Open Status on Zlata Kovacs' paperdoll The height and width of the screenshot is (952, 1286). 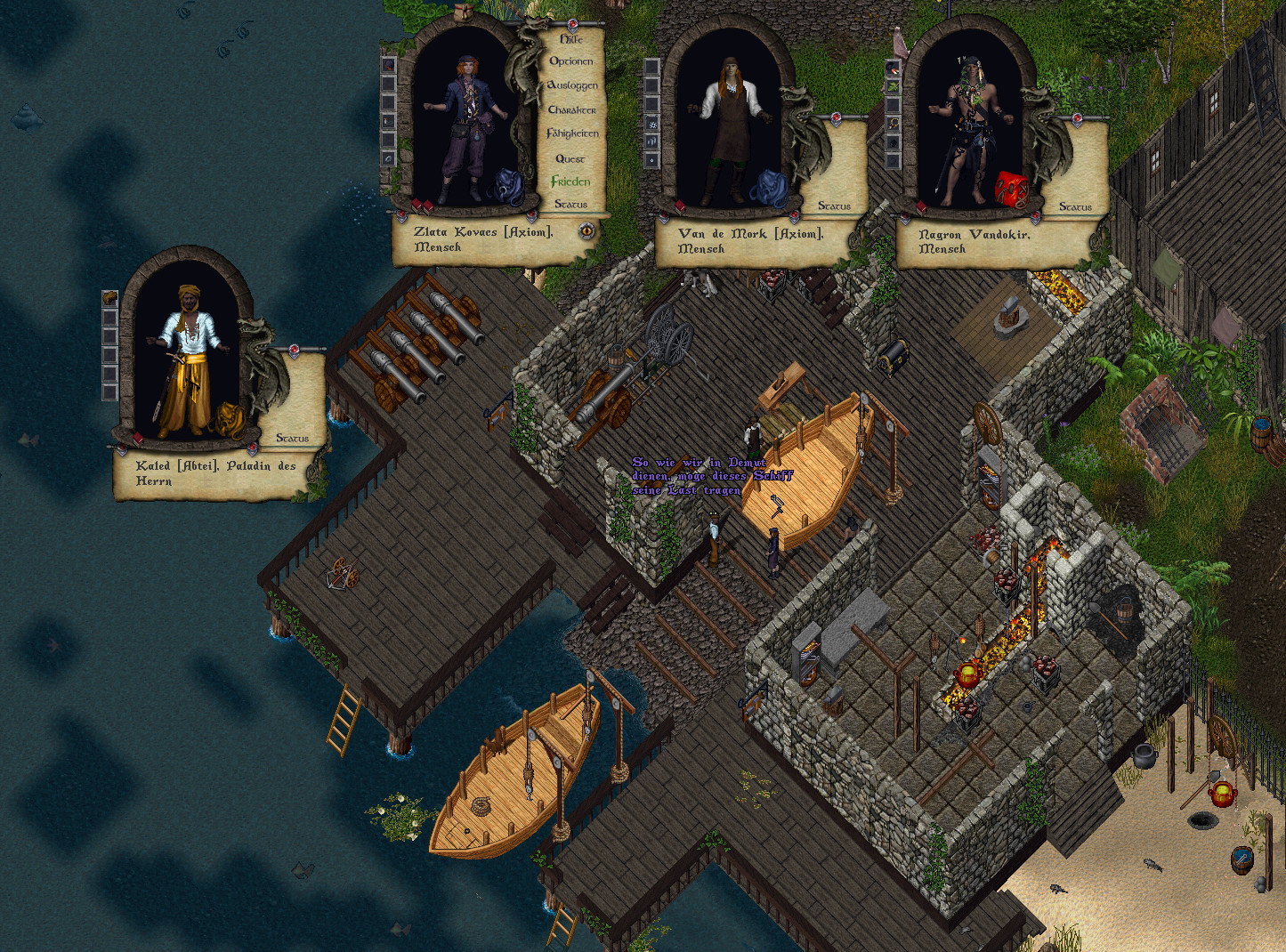[571, 204]
